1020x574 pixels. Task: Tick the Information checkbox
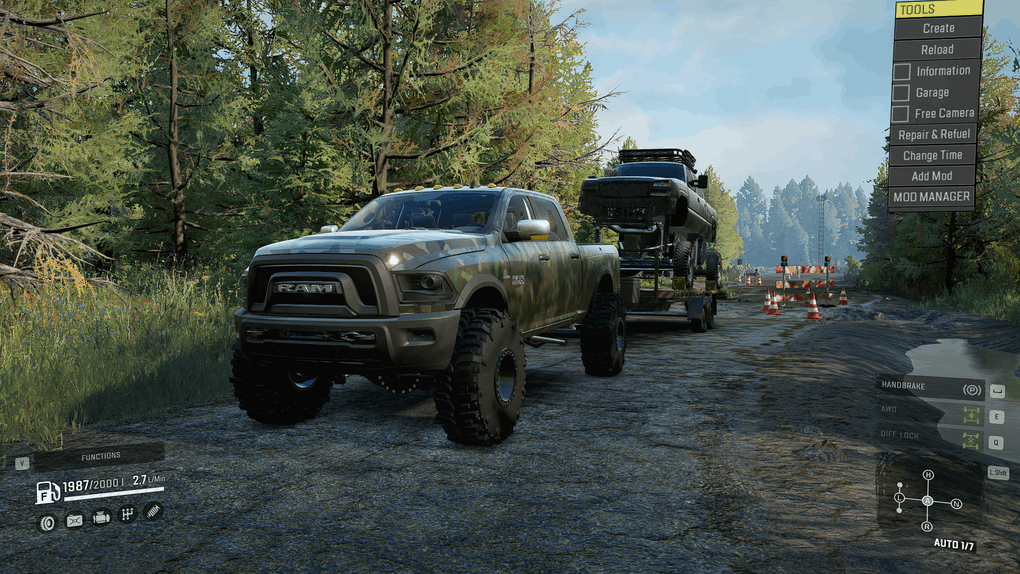[902, 71]
